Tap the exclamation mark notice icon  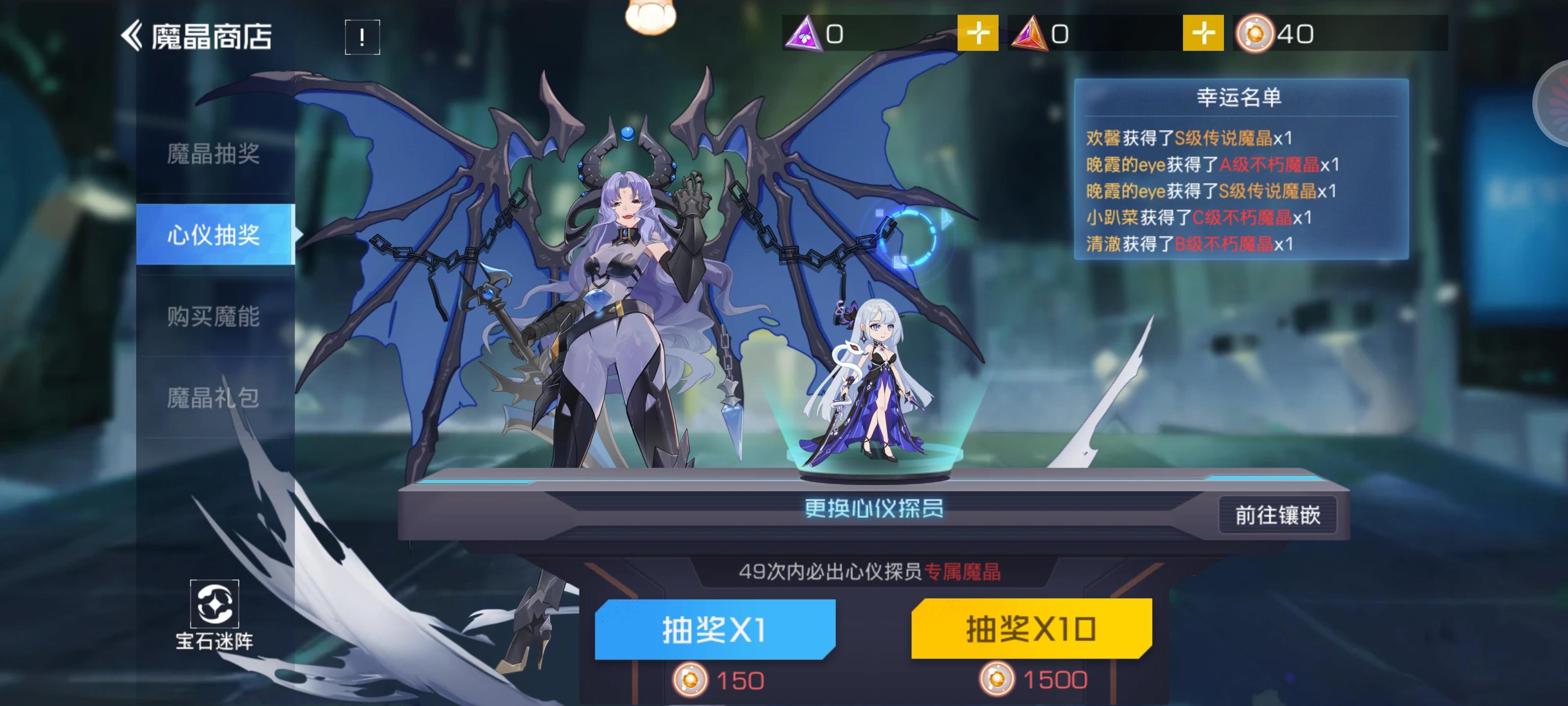[x=361, y=38]
